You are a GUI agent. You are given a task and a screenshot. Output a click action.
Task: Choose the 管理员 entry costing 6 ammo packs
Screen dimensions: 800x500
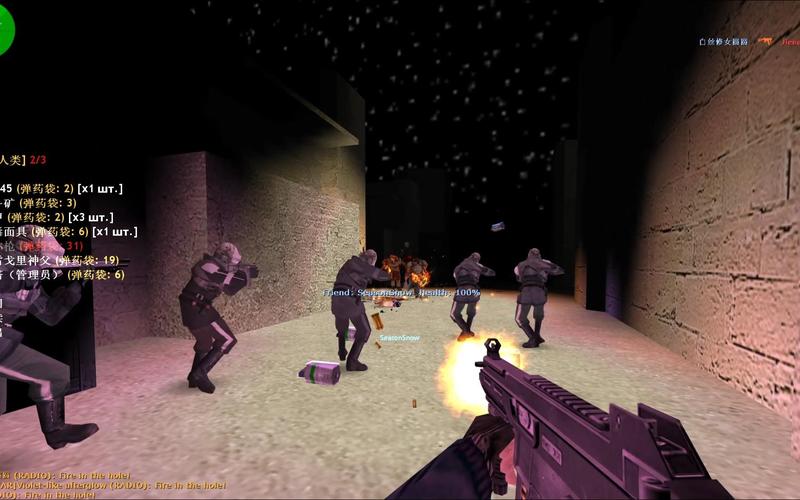point(62,274)
